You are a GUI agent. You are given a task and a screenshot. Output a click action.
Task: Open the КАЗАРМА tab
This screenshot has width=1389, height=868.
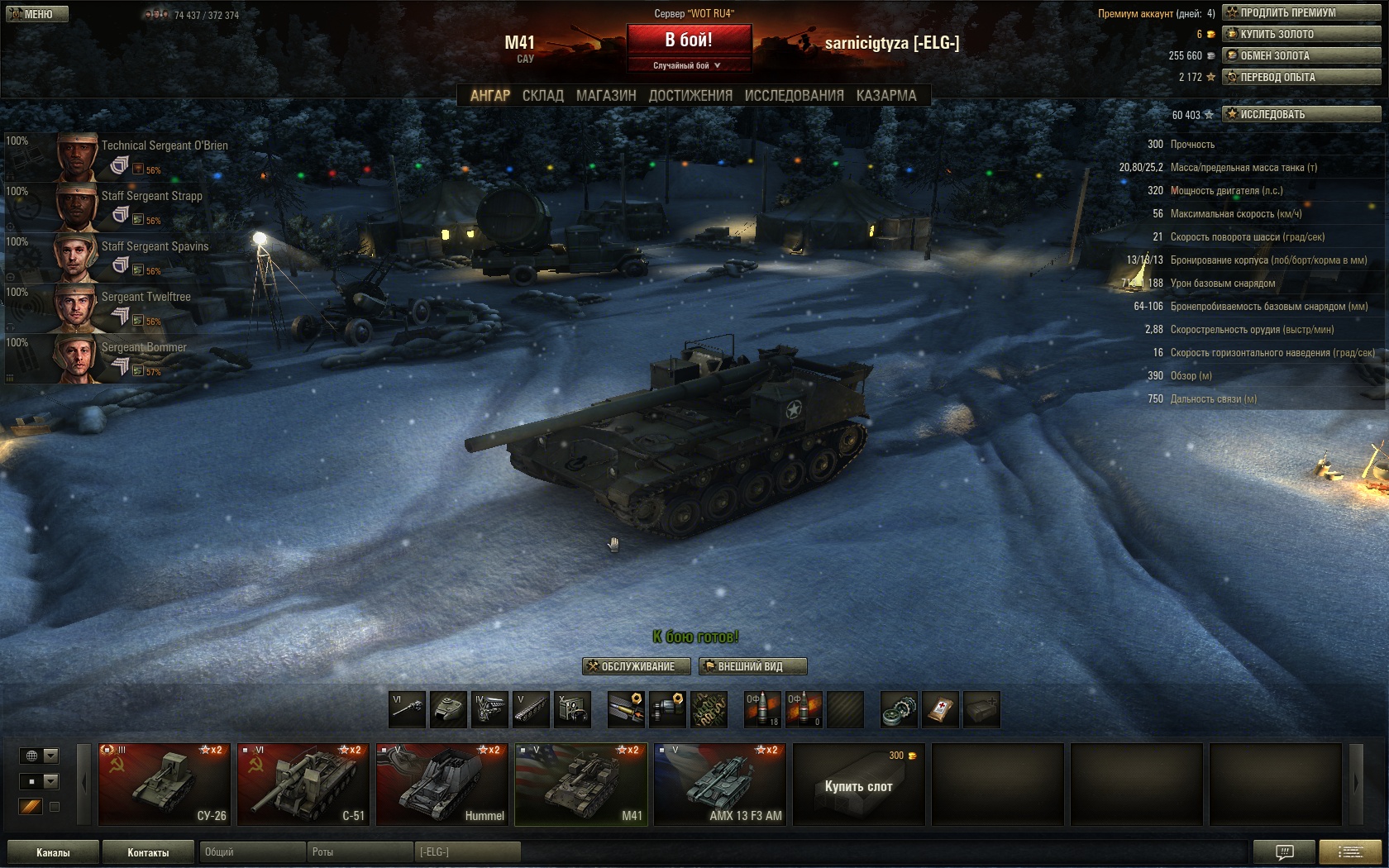point(886,96)
